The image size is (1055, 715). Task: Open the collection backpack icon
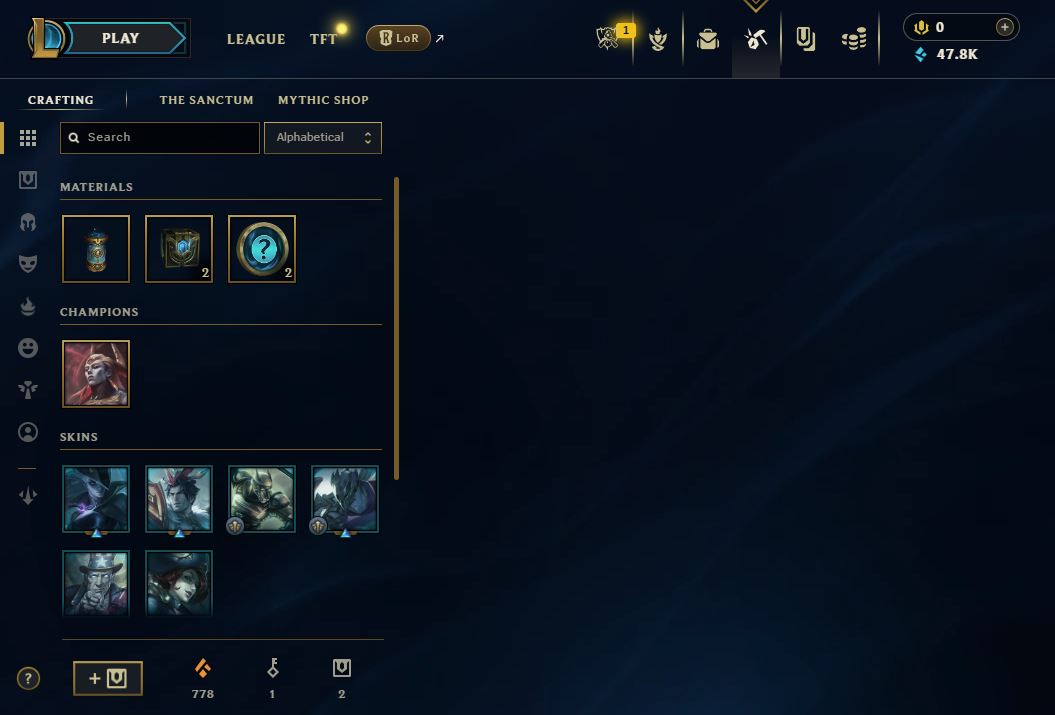point(708,39)
